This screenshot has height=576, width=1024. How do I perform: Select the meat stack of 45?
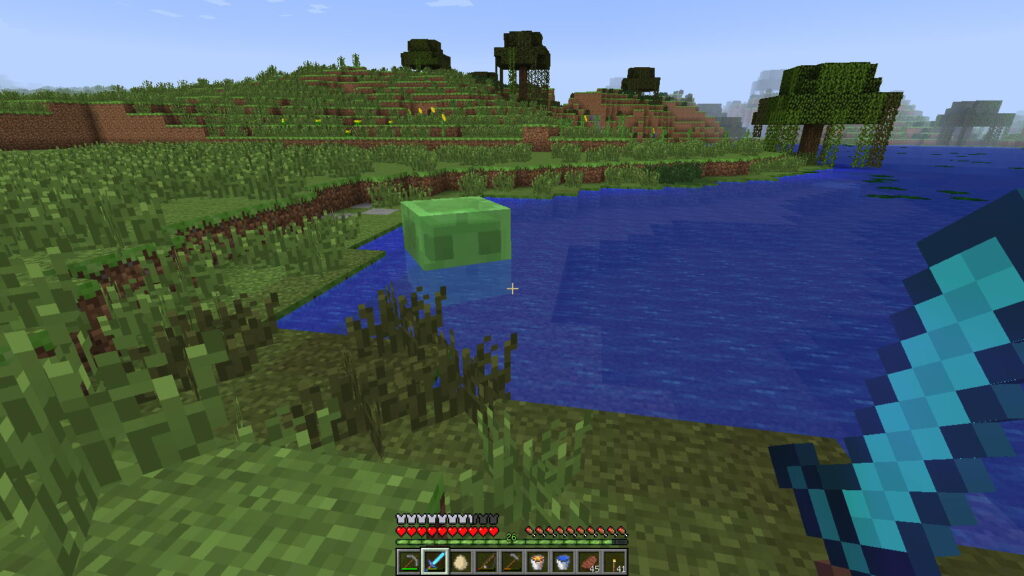(589, 562)
